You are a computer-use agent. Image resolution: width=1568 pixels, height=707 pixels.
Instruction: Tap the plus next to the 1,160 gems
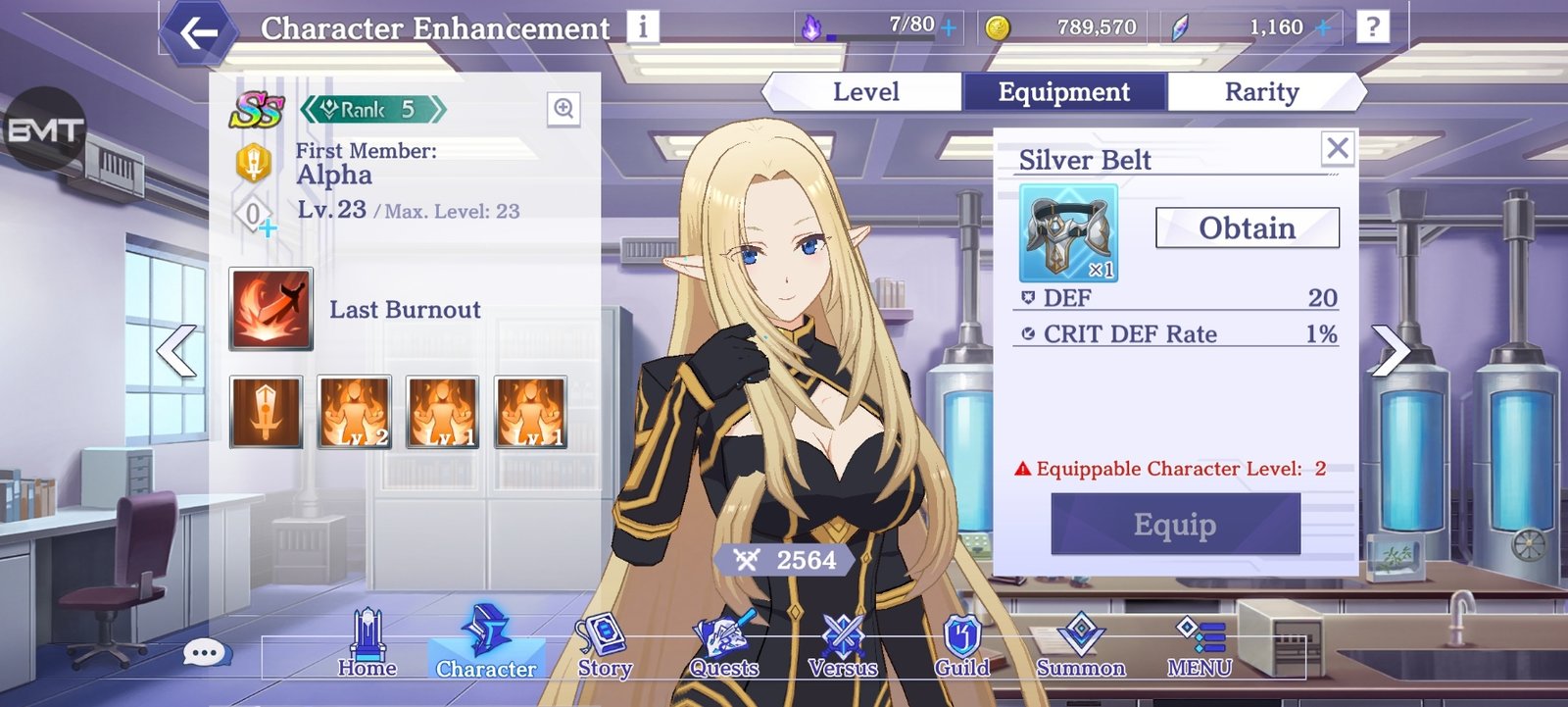[1325, 27]
